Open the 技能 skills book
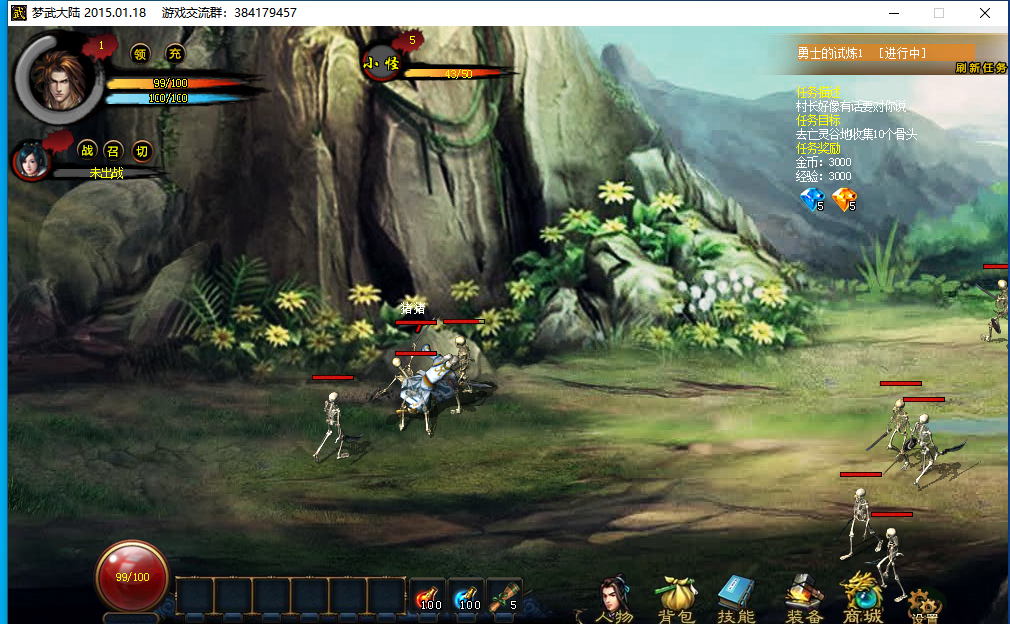 736,599
